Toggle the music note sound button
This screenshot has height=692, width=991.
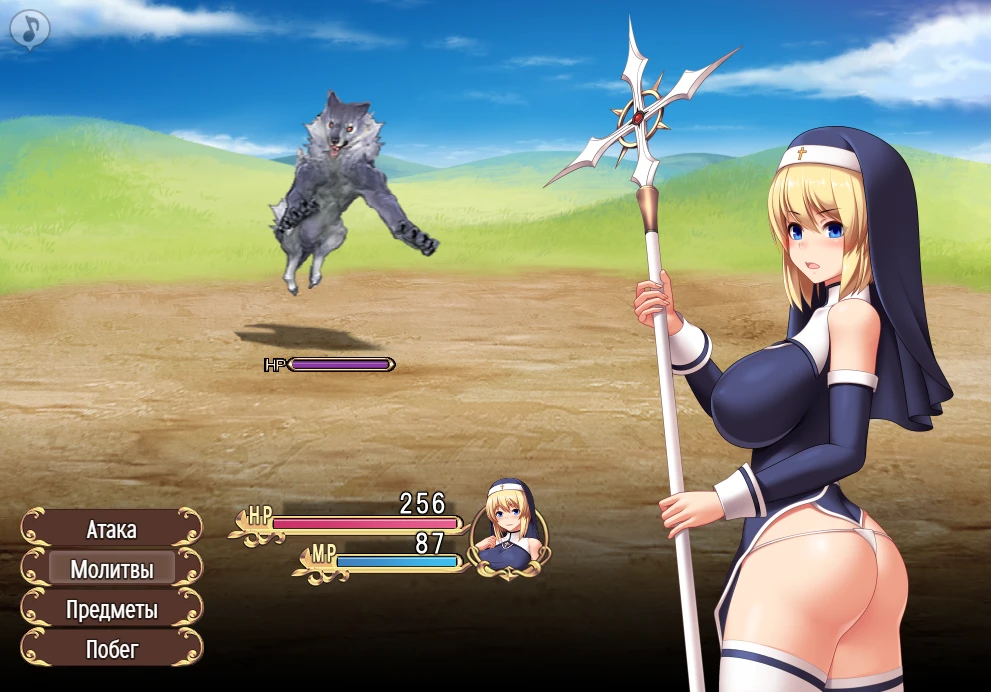[x=30, y=29]
